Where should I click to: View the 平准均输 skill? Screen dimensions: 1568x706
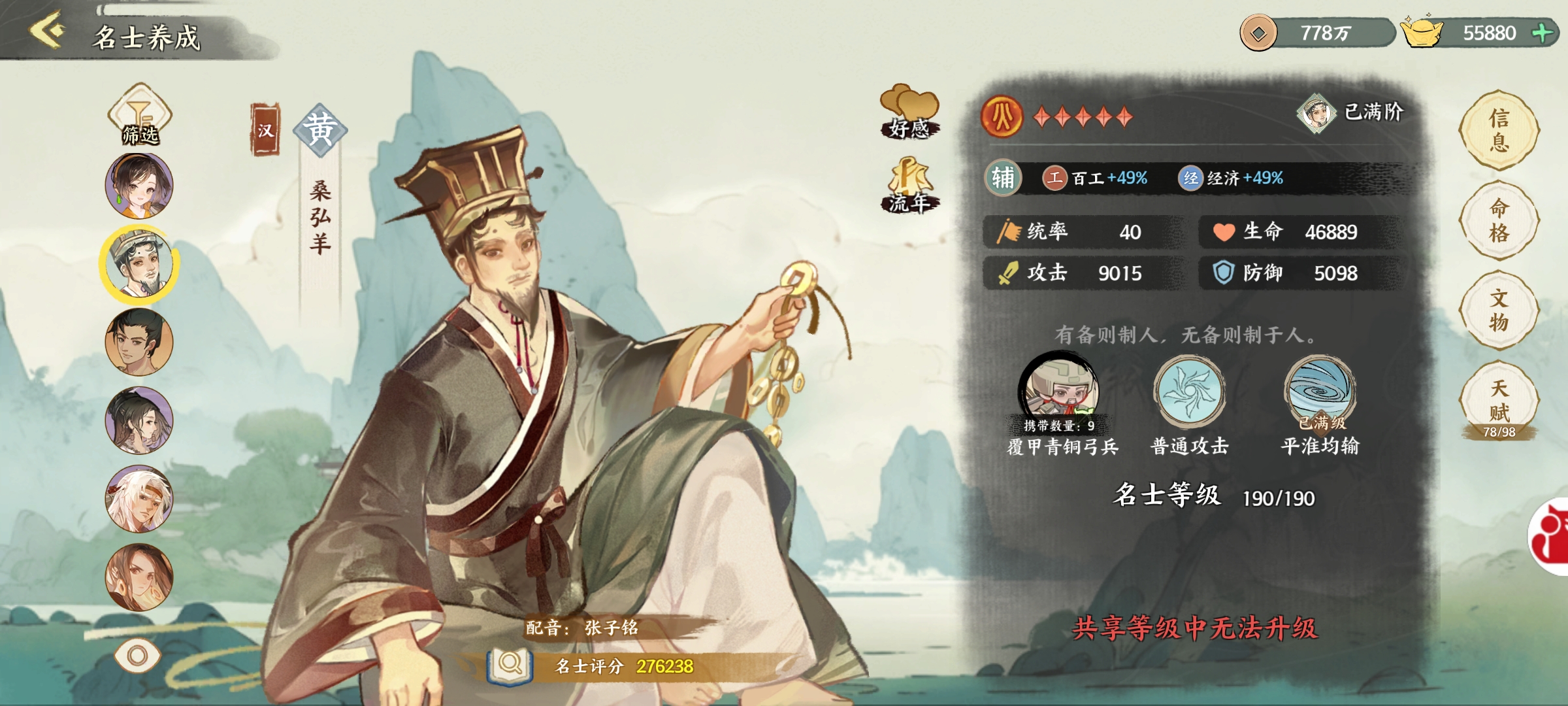pyautogui.click(x=1320, y=392)
